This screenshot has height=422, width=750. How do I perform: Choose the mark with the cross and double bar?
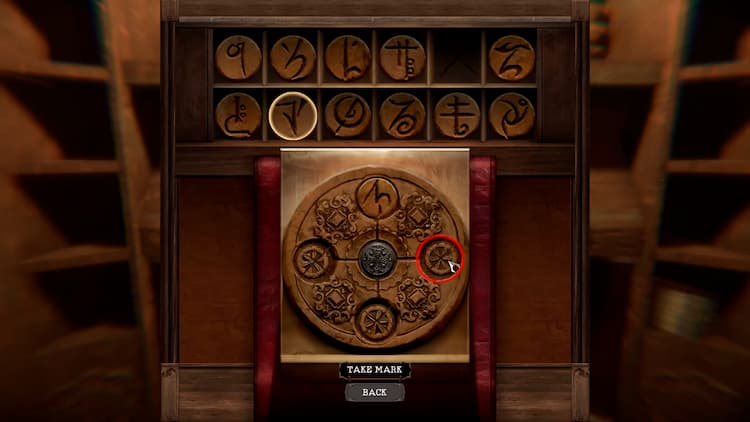pyautogui.click(x=403, y=58)
